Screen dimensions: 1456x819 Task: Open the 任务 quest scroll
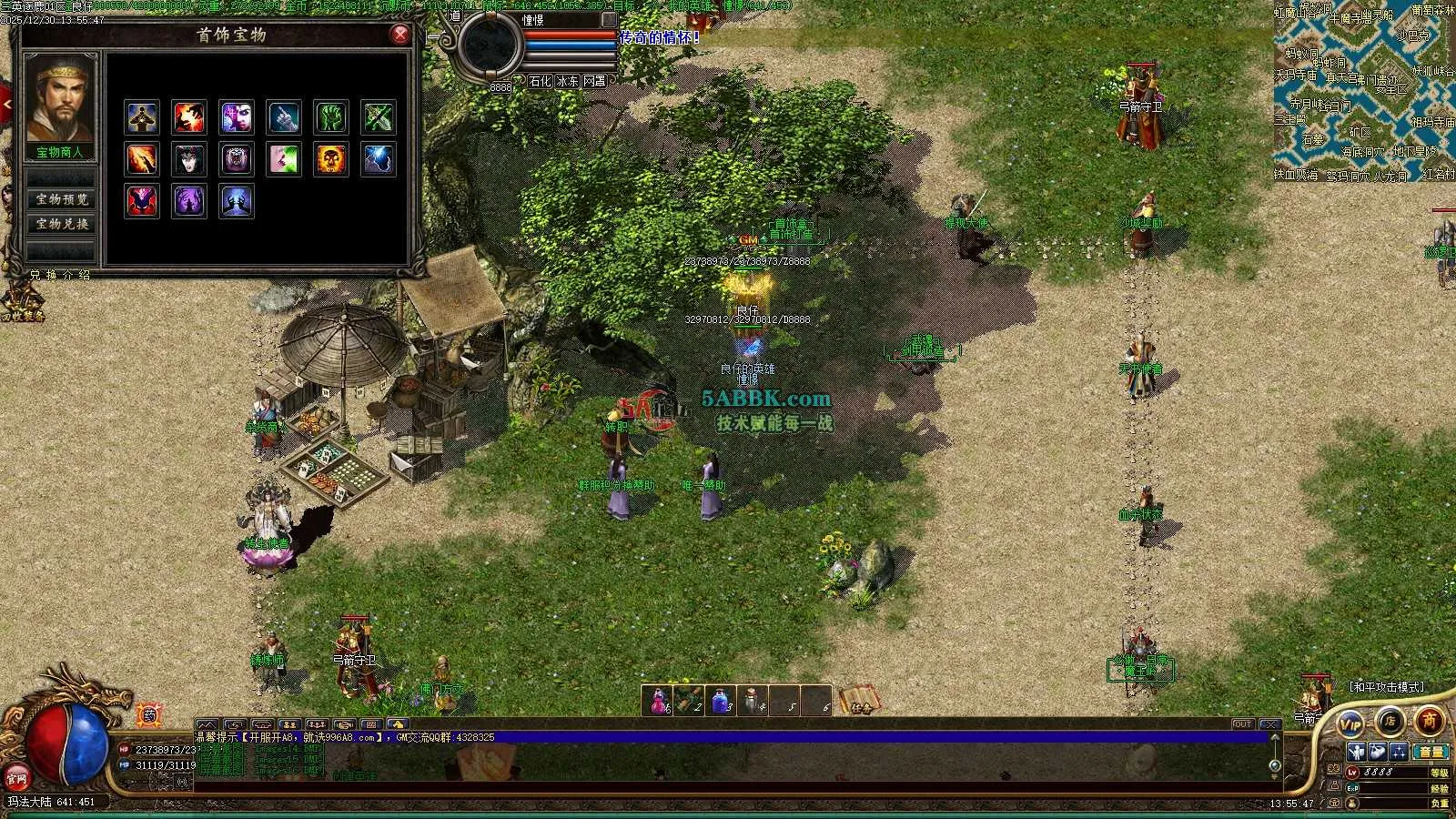click(x=861, y=701)
